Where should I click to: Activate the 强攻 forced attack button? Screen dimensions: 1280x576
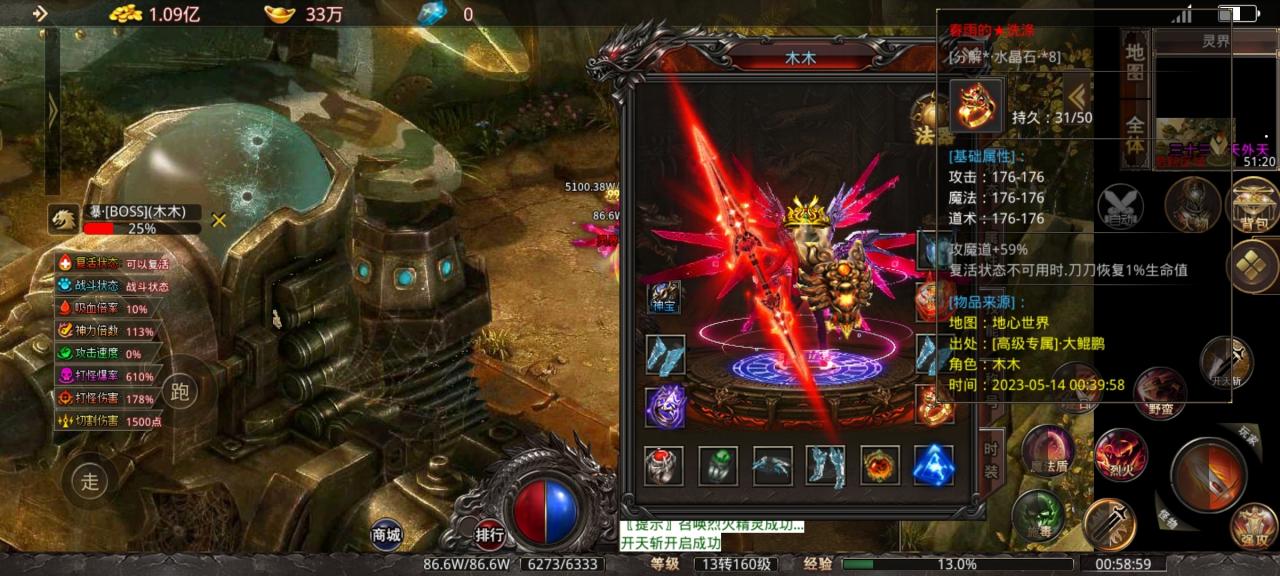tap(1254, 526)
